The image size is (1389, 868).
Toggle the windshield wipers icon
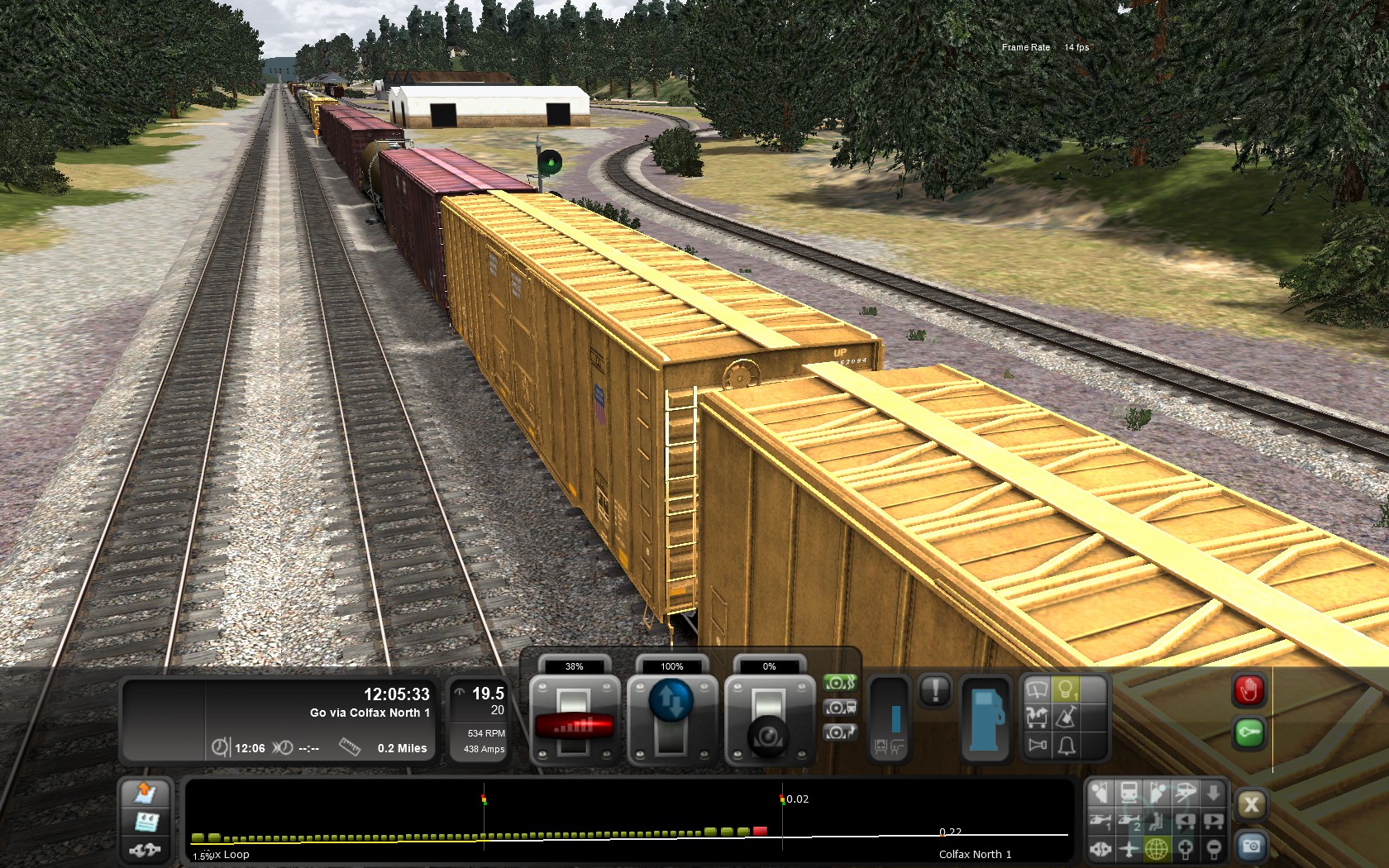click(x=1037, y=689)
